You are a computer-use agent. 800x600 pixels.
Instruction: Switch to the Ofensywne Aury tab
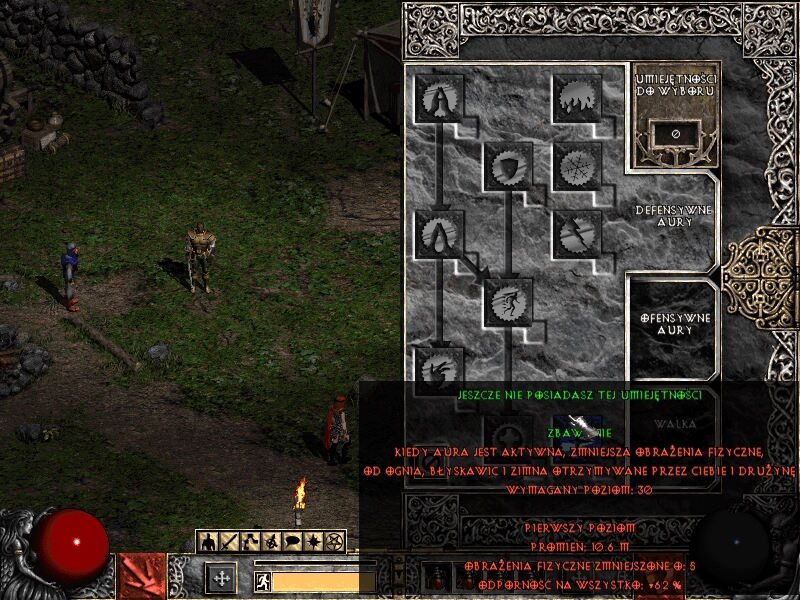coord(675,323)
